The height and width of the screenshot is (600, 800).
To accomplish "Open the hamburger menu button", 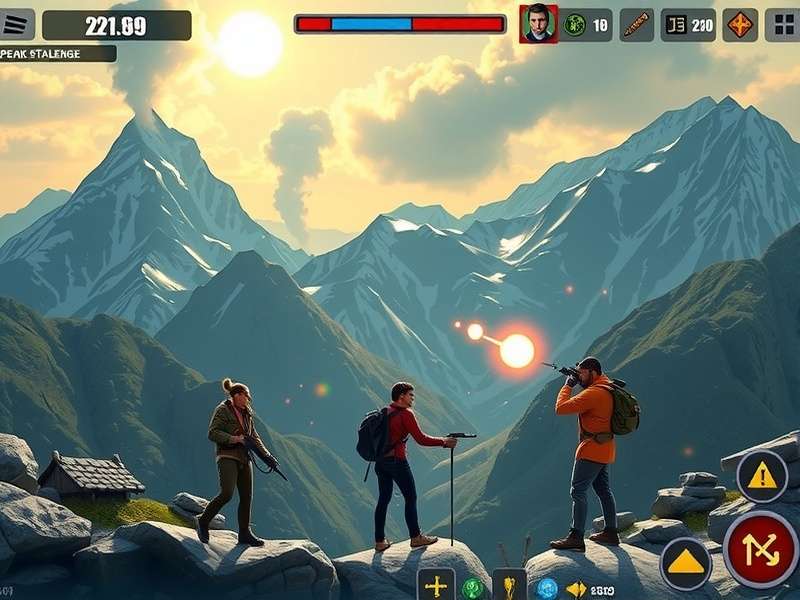I will (17, 25).
